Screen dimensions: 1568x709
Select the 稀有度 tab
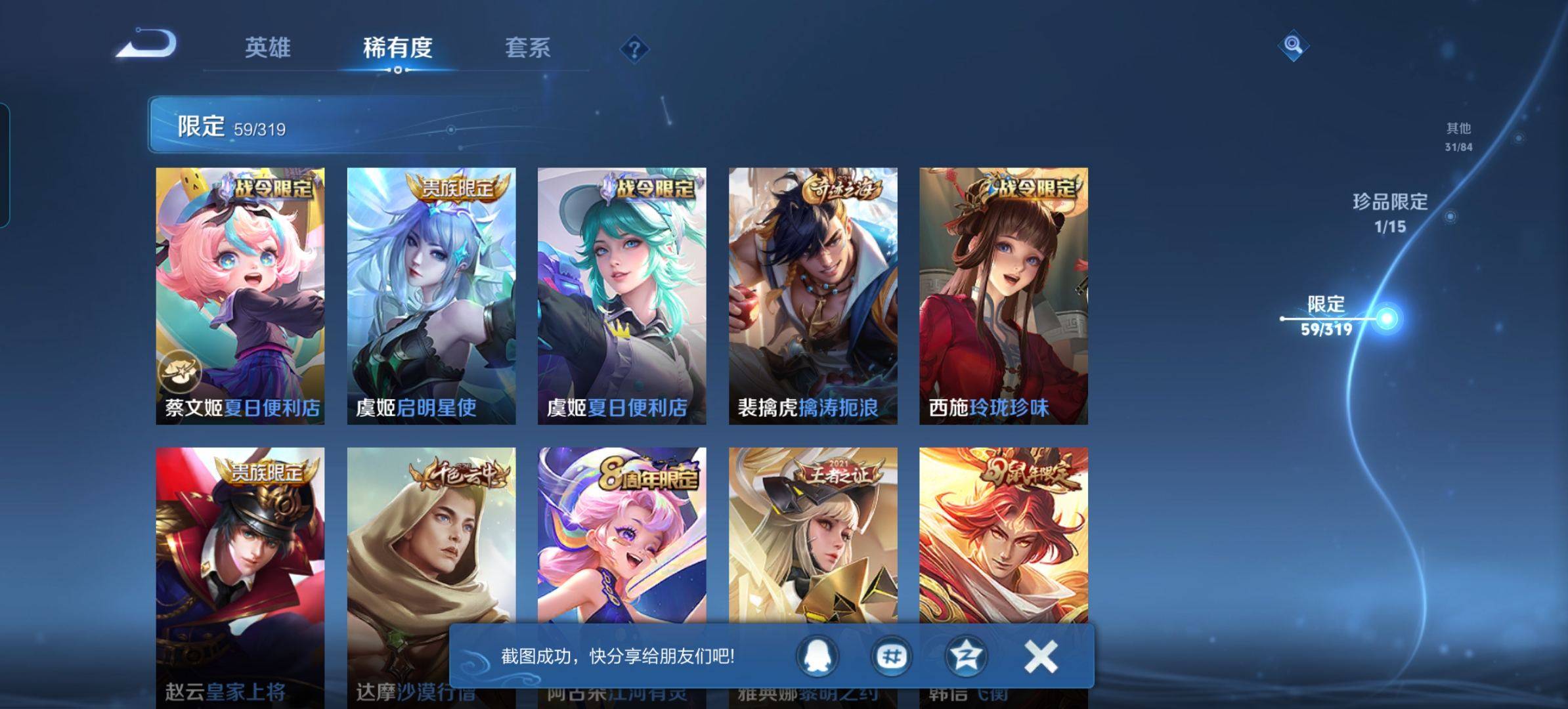pos(397,48)
